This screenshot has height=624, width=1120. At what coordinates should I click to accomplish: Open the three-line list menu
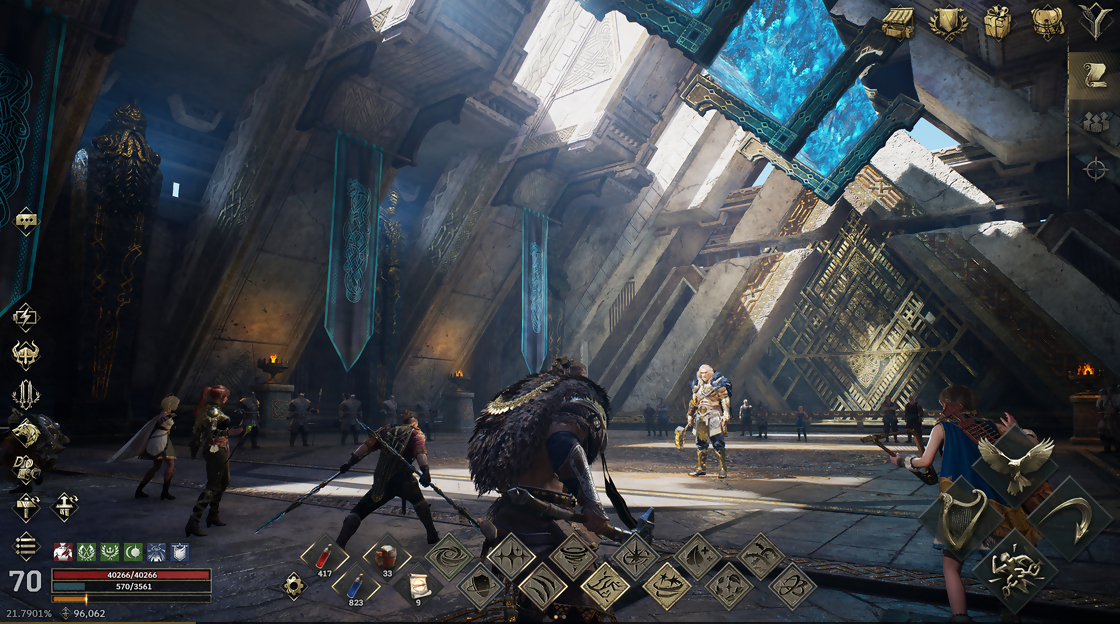click(x=26, y=545)
